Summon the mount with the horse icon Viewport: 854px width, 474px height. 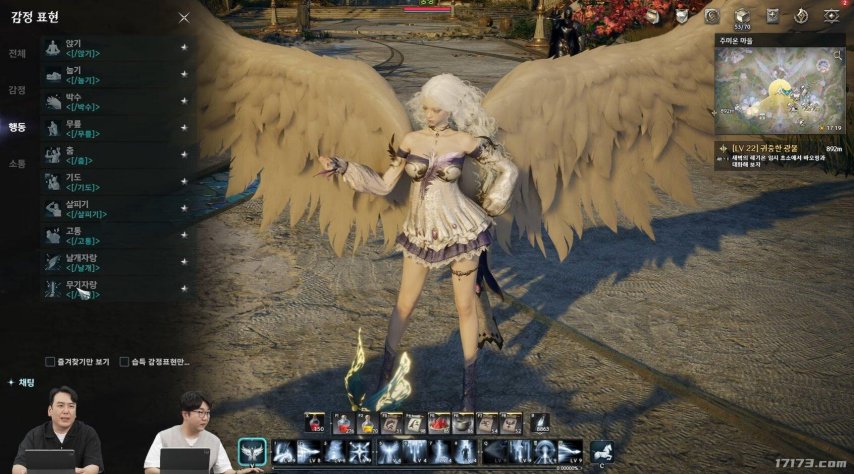coord(601,452)
